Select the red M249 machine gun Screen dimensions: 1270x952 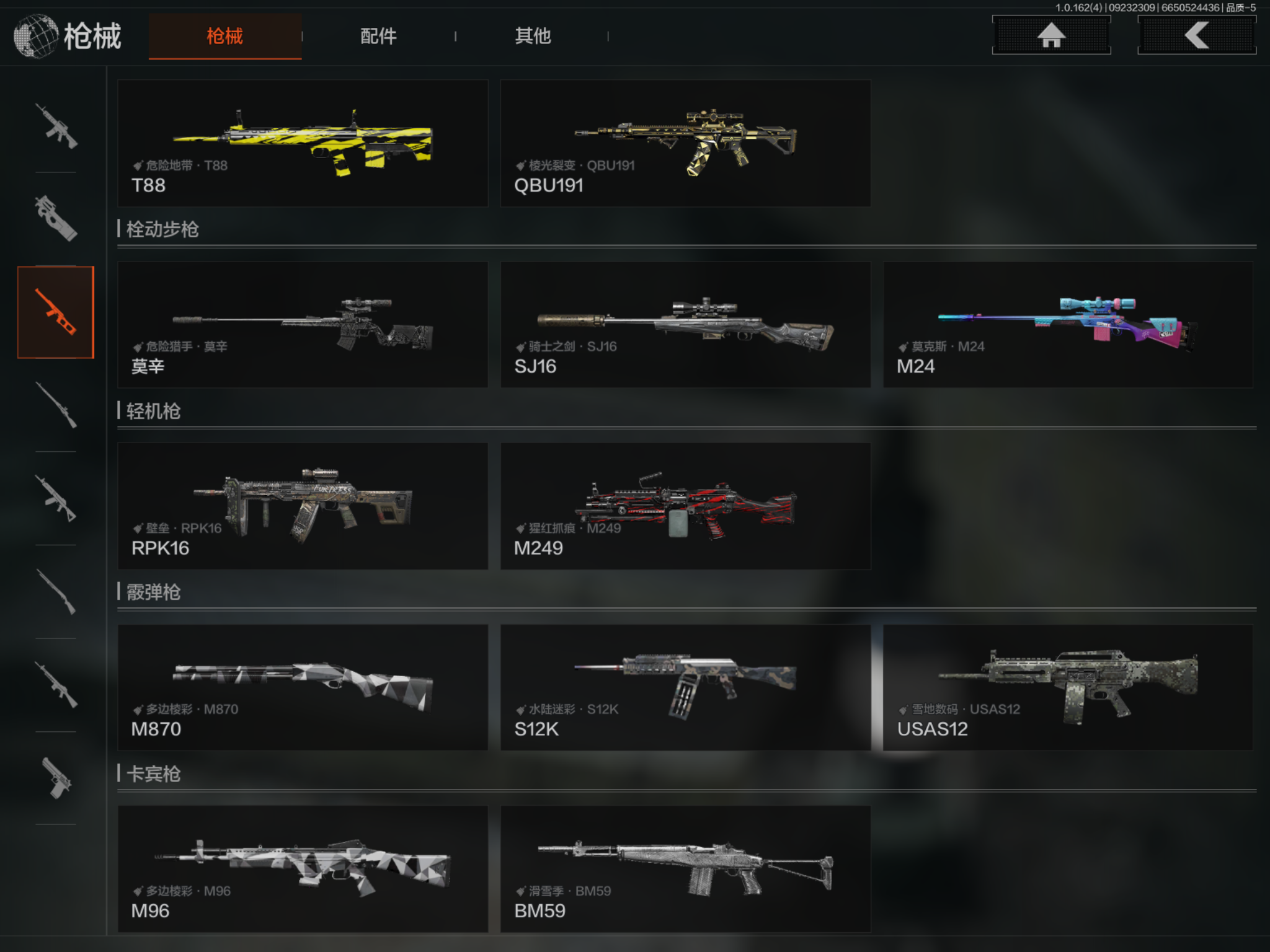(x=685, y=506)
